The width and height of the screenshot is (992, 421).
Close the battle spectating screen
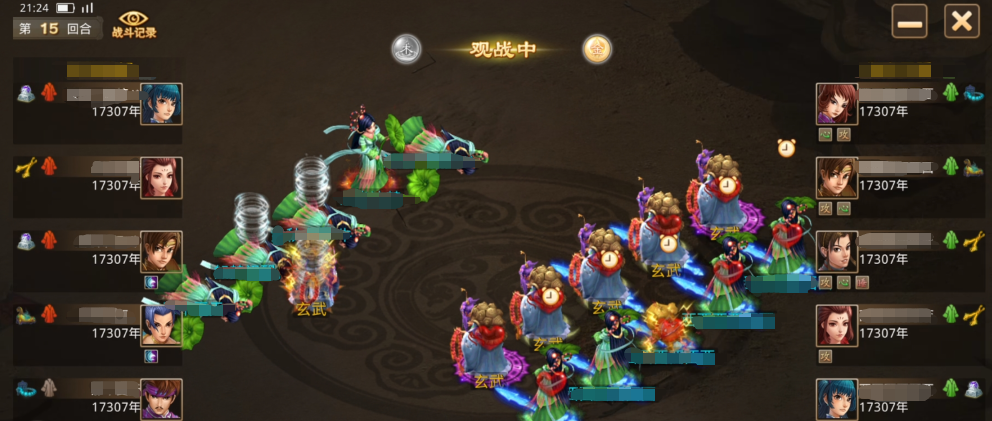pos(961,21)
